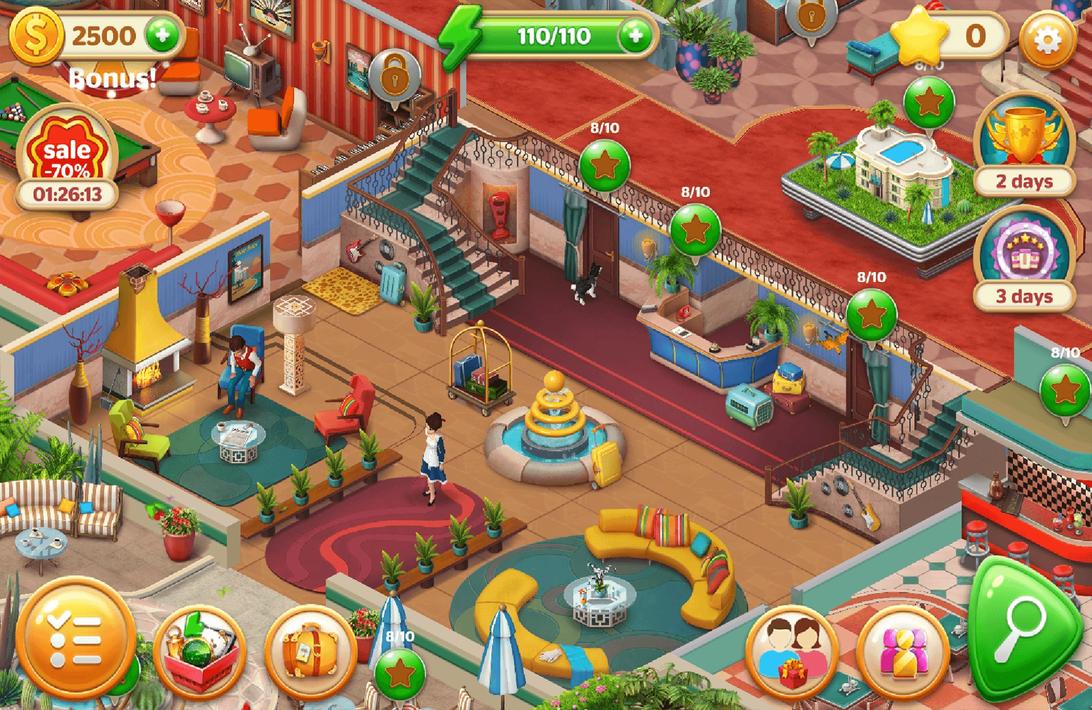Open the friends gift menu

(x=791, y=651)
